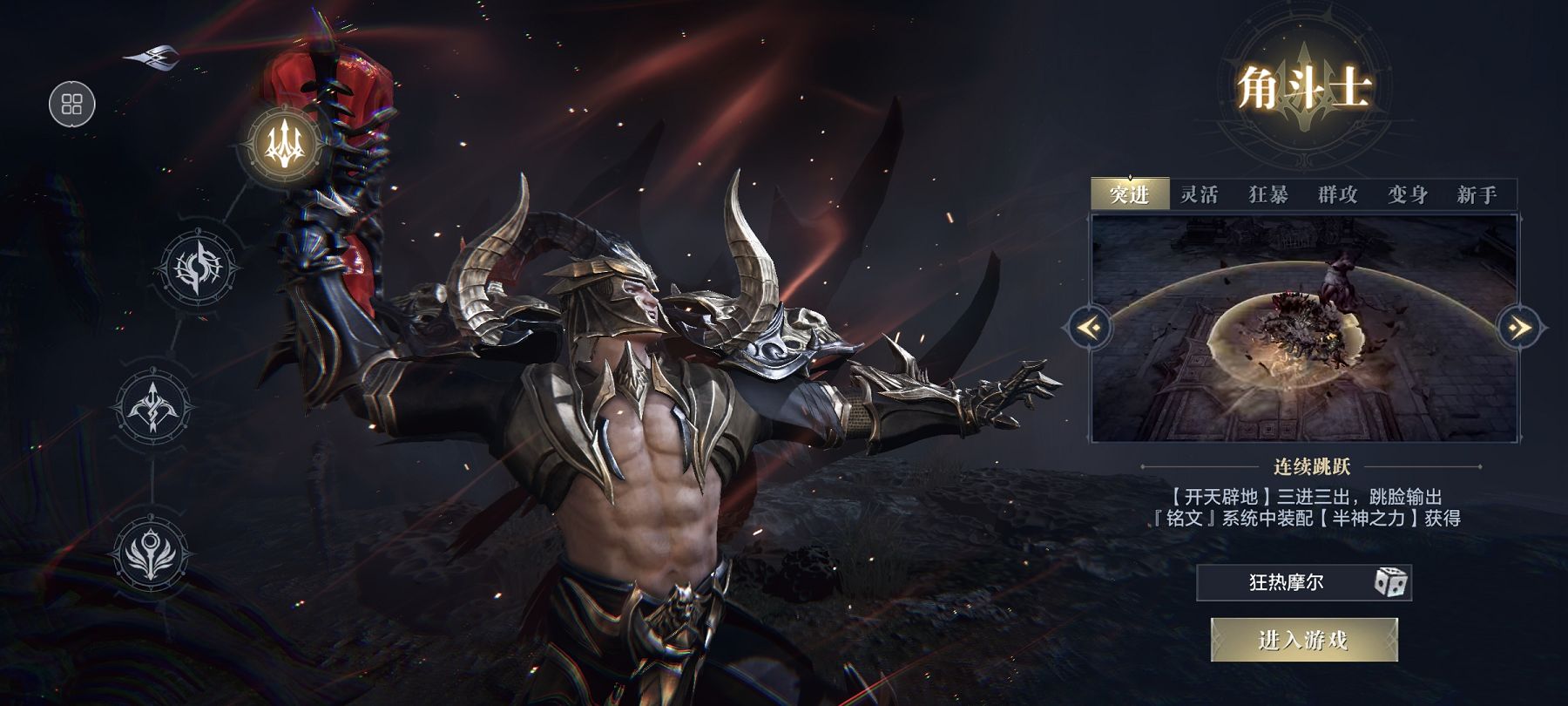Open the four-square grid menu button
The image size is (1568, 706).
pyautogui.click(x=71, y=105)
